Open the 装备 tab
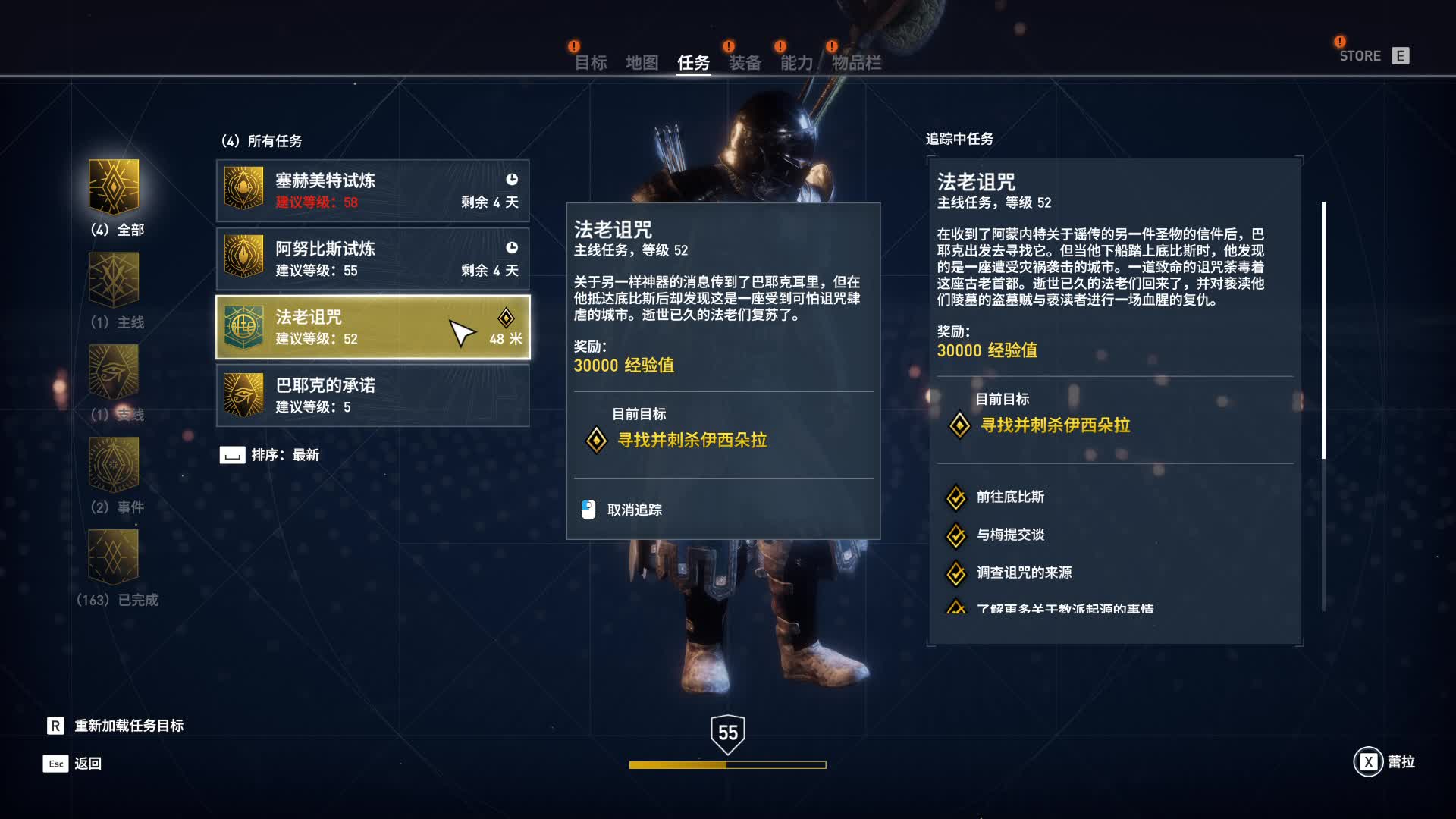 coord(745,64)
